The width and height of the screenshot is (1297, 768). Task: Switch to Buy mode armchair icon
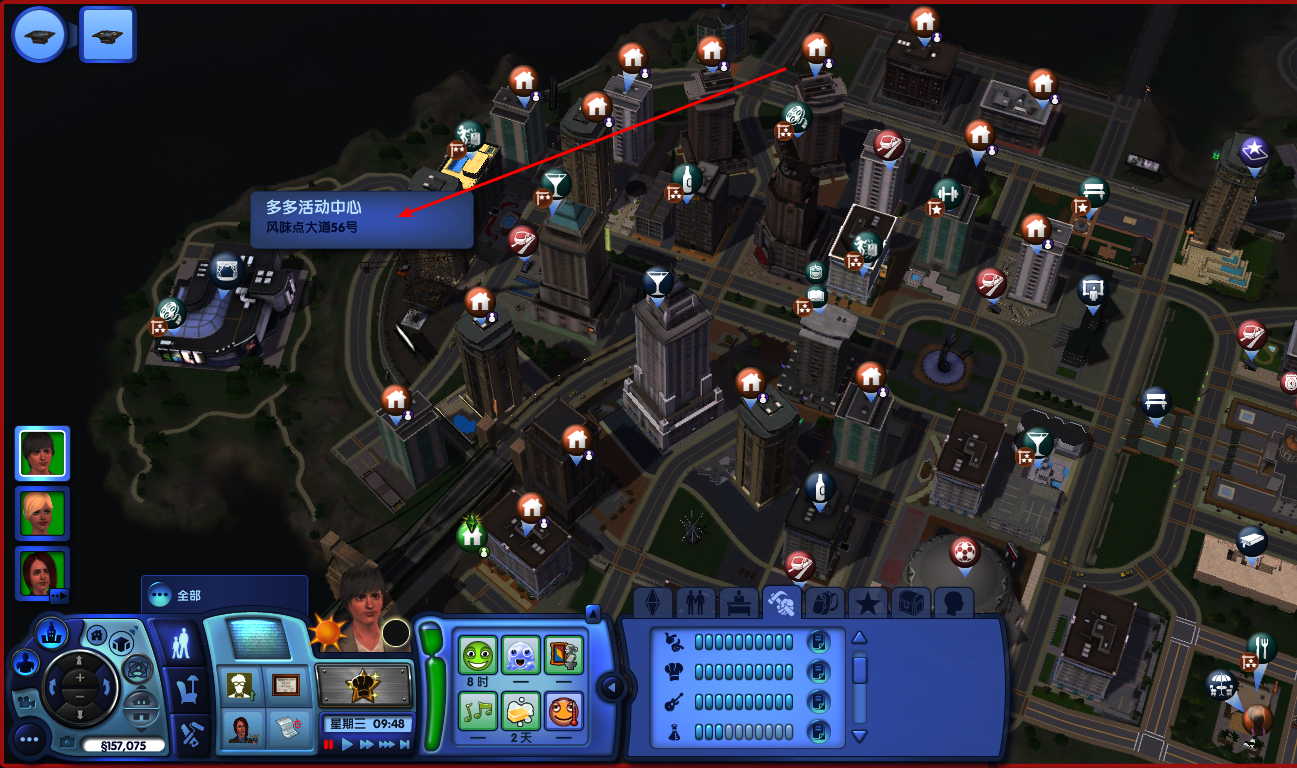185,688
